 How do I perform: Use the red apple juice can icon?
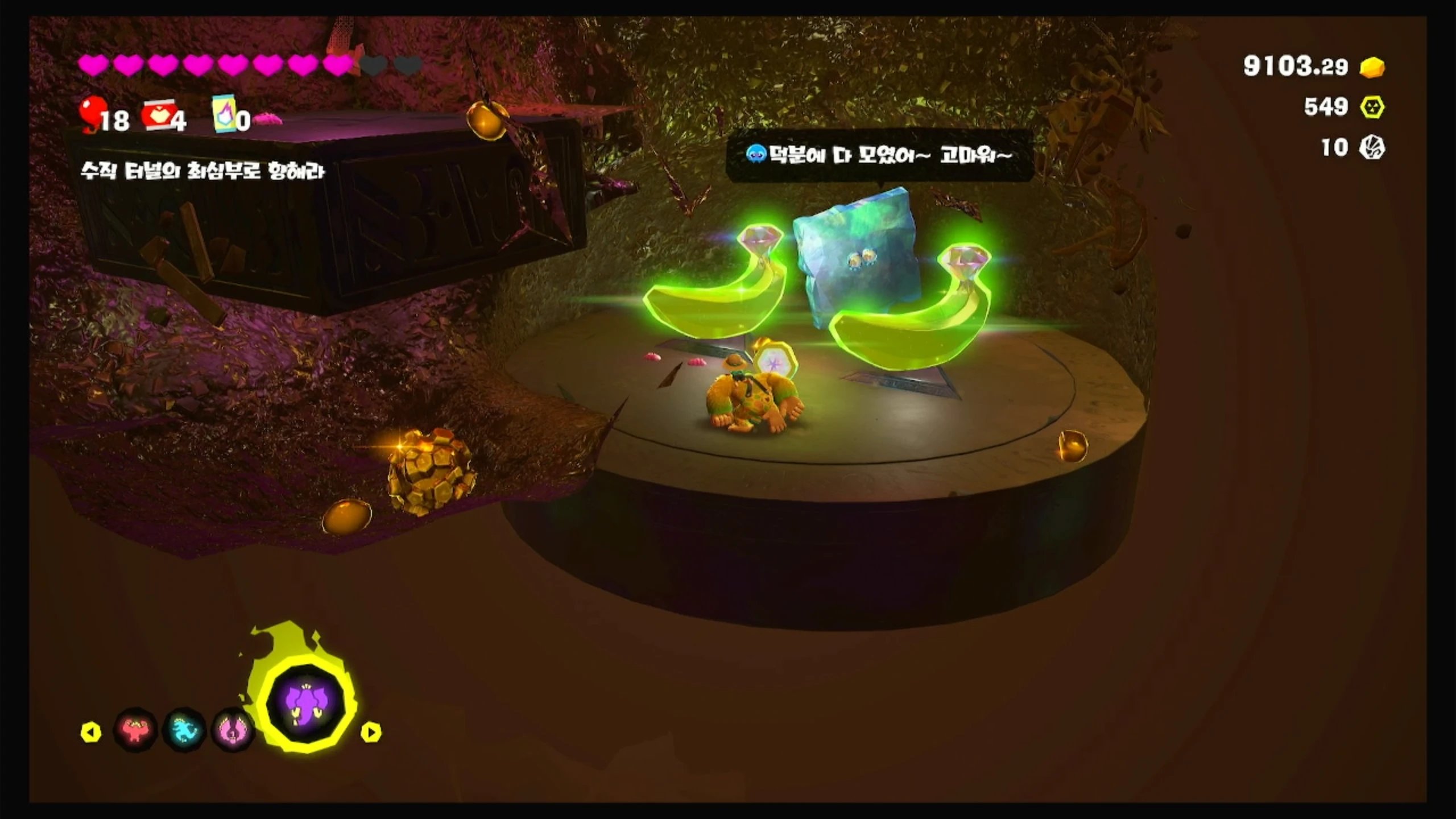point(158,117)
